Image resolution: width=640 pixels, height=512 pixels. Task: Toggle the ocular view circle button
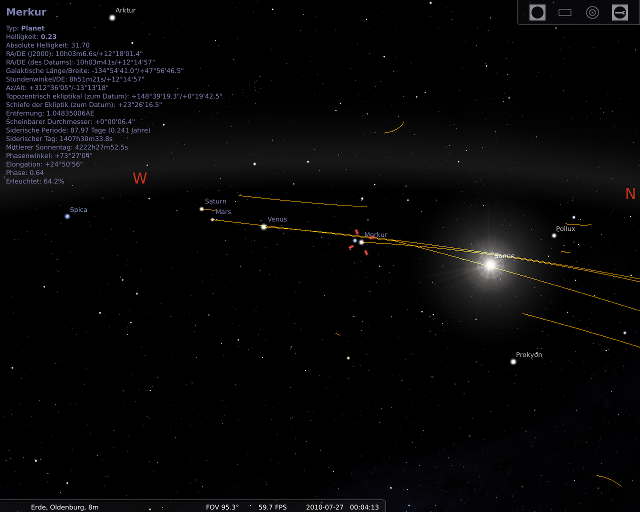pyautogui.click(x=537, y=12)
